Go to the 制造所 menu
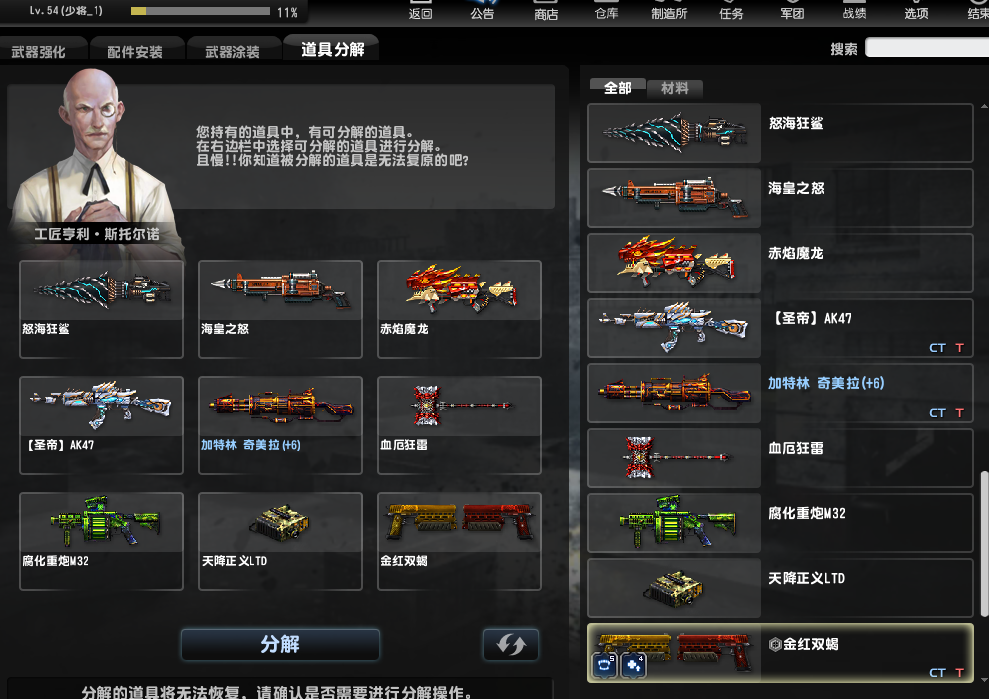The image size is (989, 699). pyautogui.click(x=667, y=12)
